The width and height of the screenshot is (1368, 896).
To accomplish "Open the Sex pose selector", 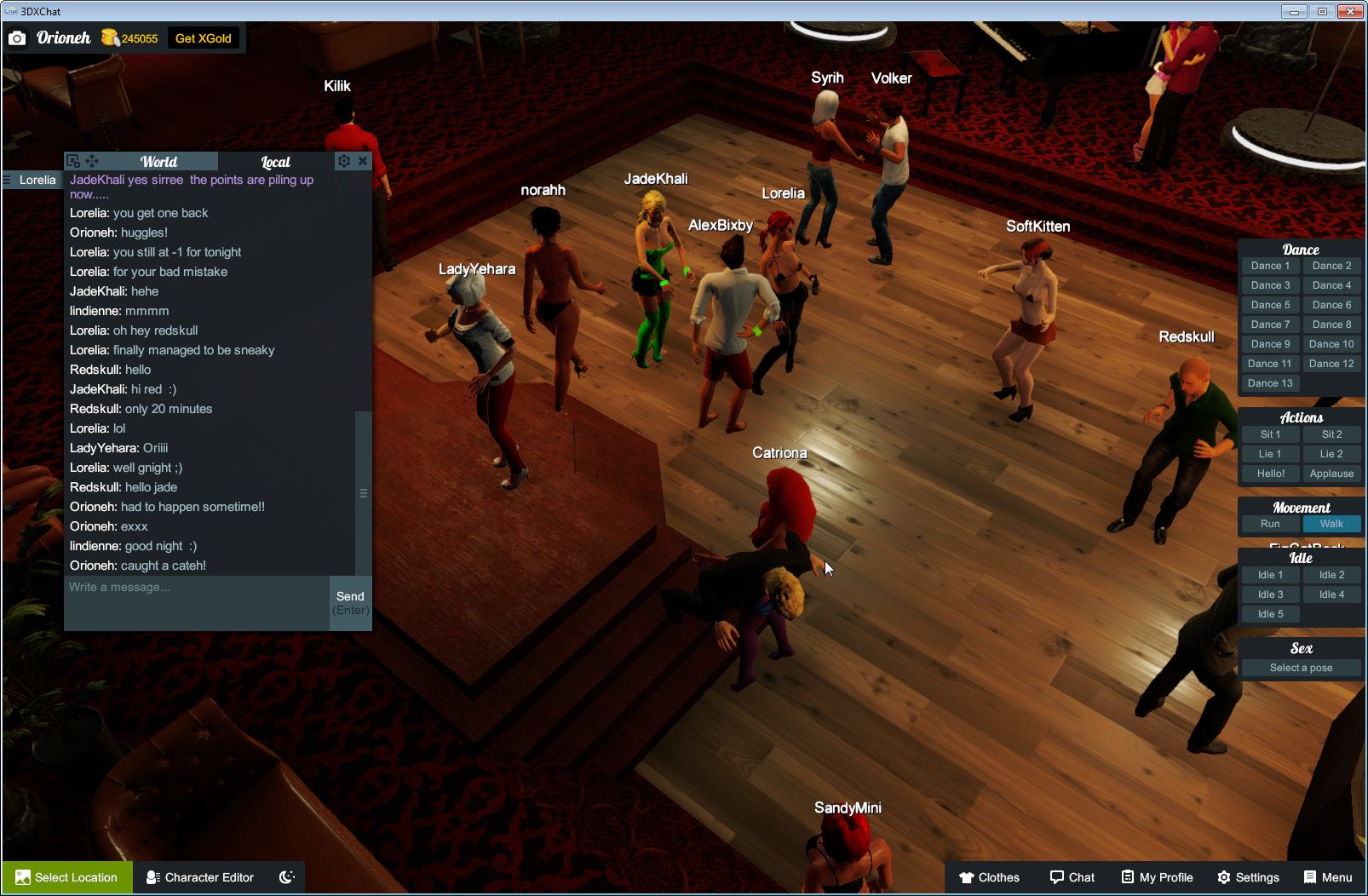I will pos(1301,668).
